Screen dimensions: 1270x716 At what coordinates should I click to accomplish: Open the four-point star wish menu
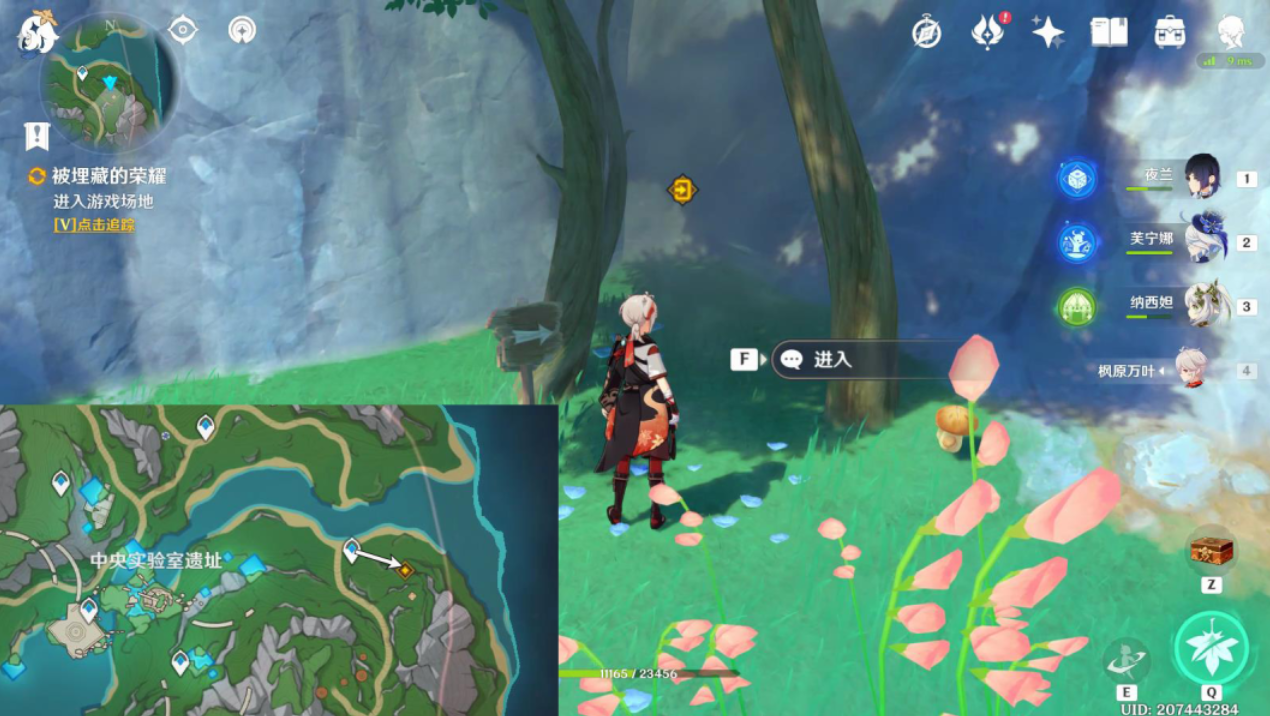(1048, 33)
